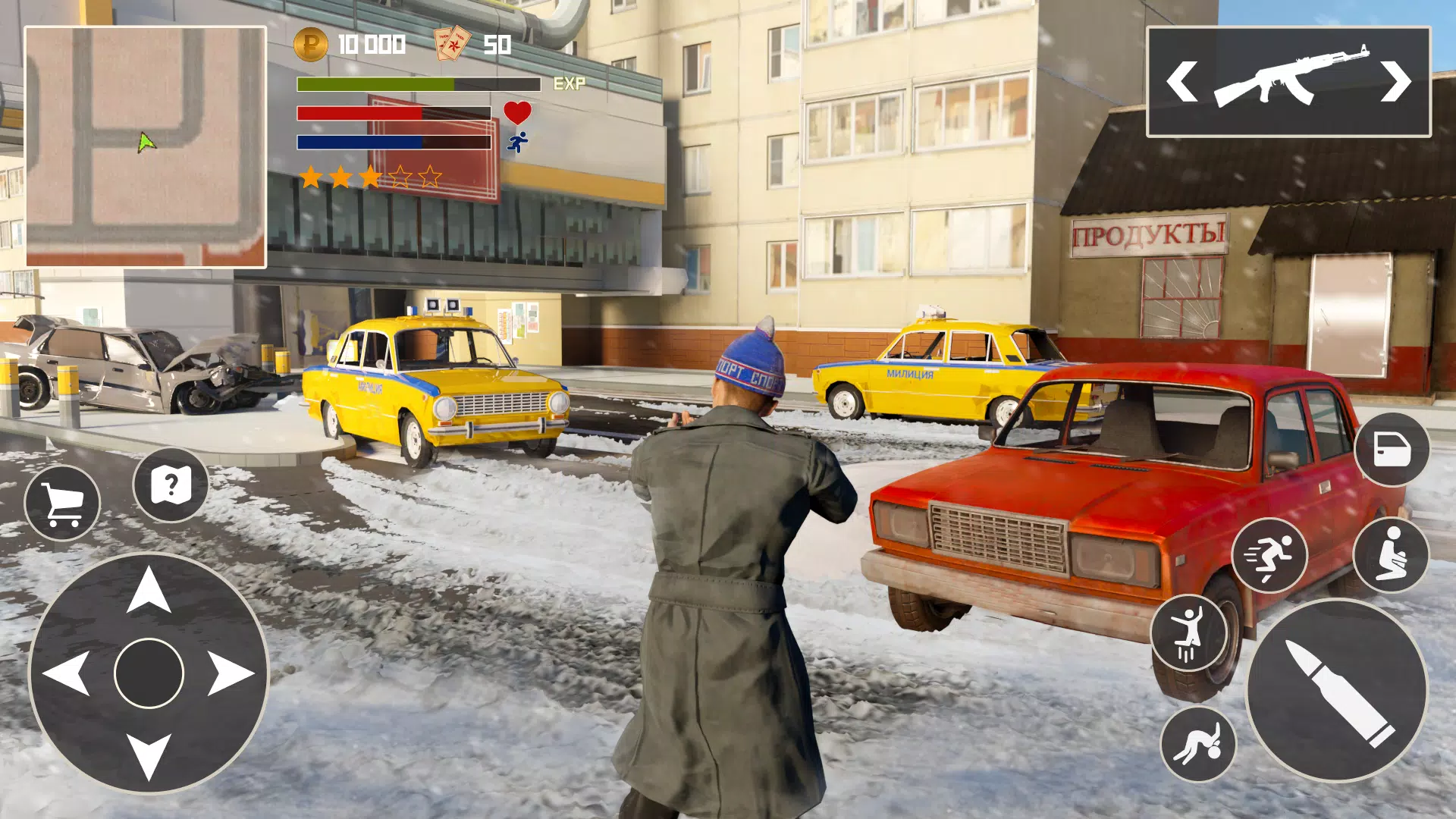Screen dimensions: 1456x819
Task: Tap the fourth empty wanted star
Action: pyautogui.click(x=399, y=174)
